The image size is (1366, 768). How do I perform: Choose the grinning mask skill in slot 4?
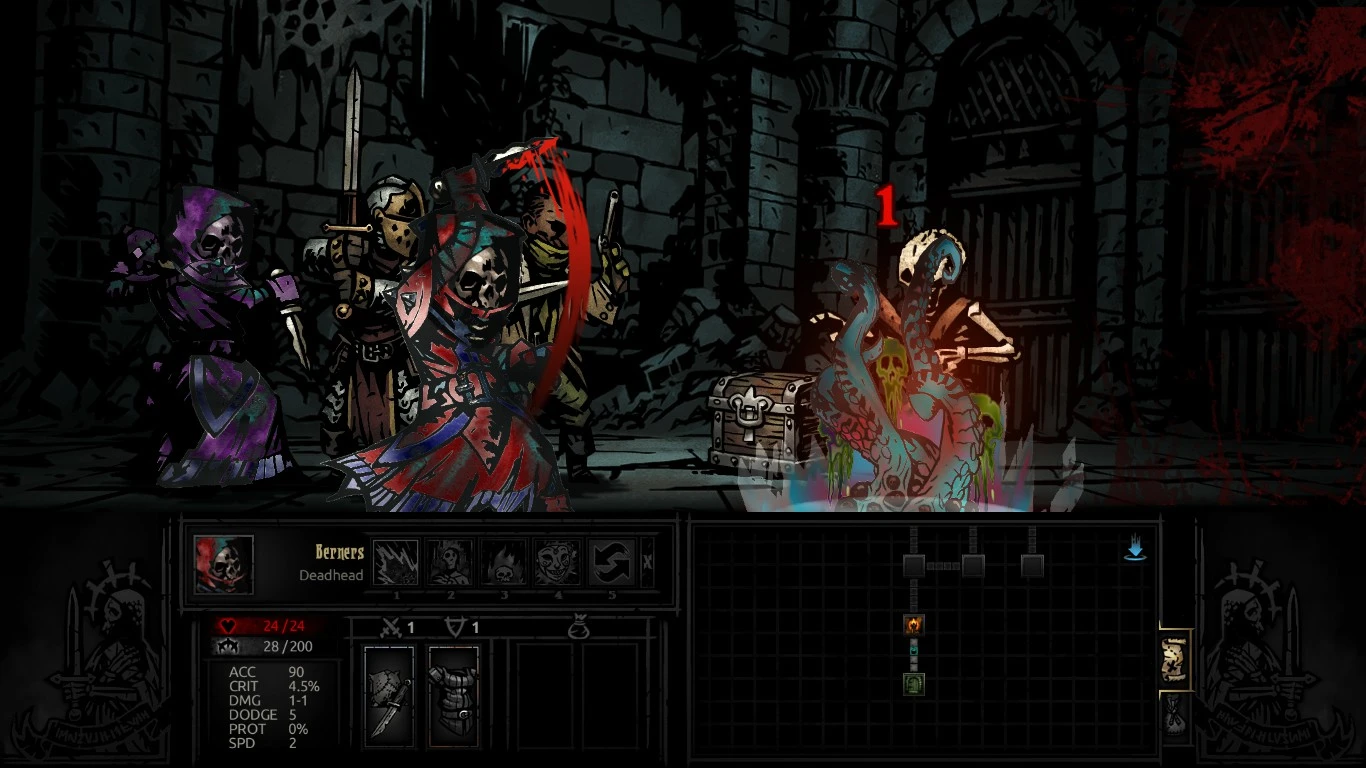(557, 563)
